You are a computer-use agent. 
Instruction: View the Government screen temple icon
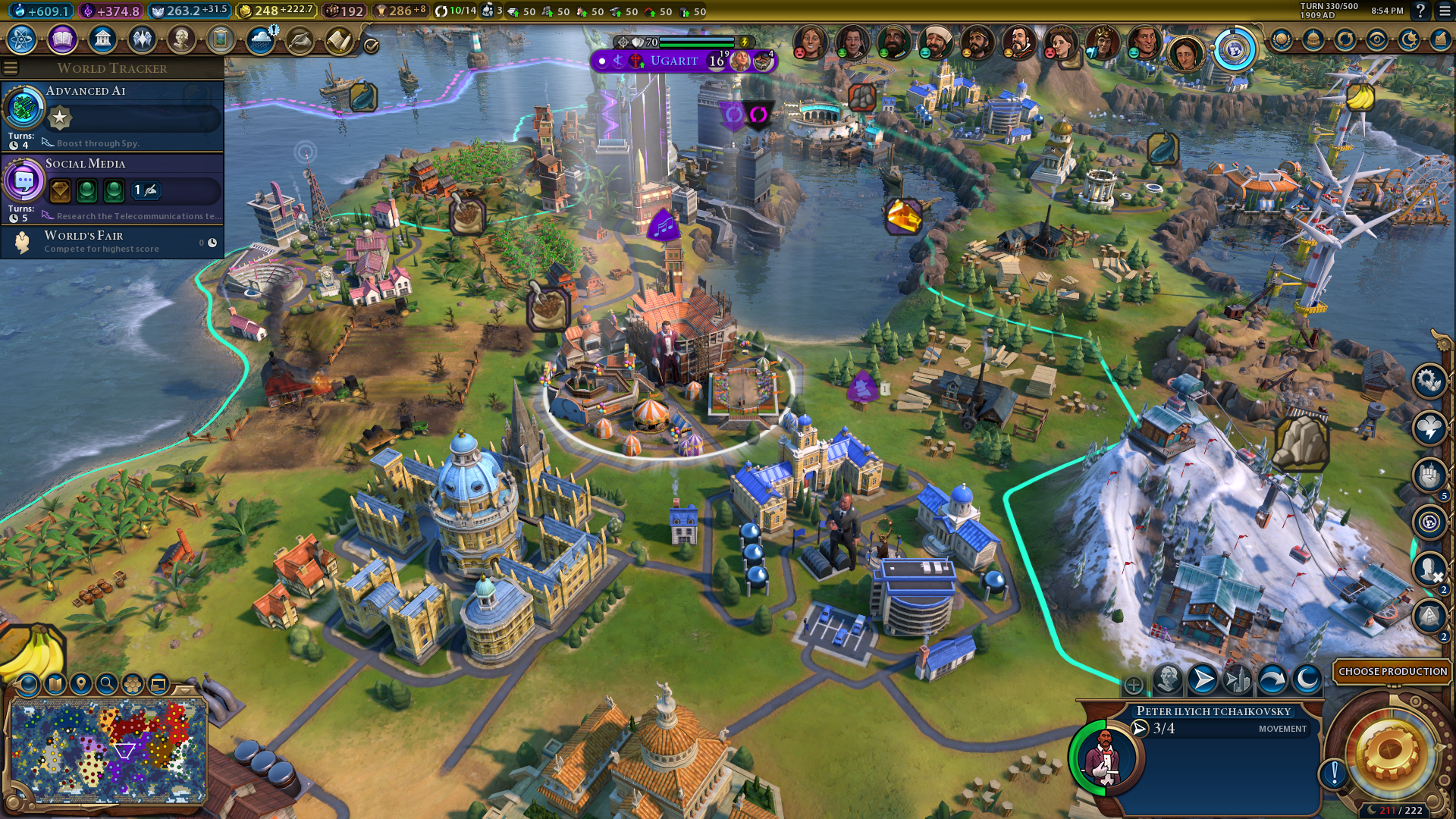pos(102,39)
